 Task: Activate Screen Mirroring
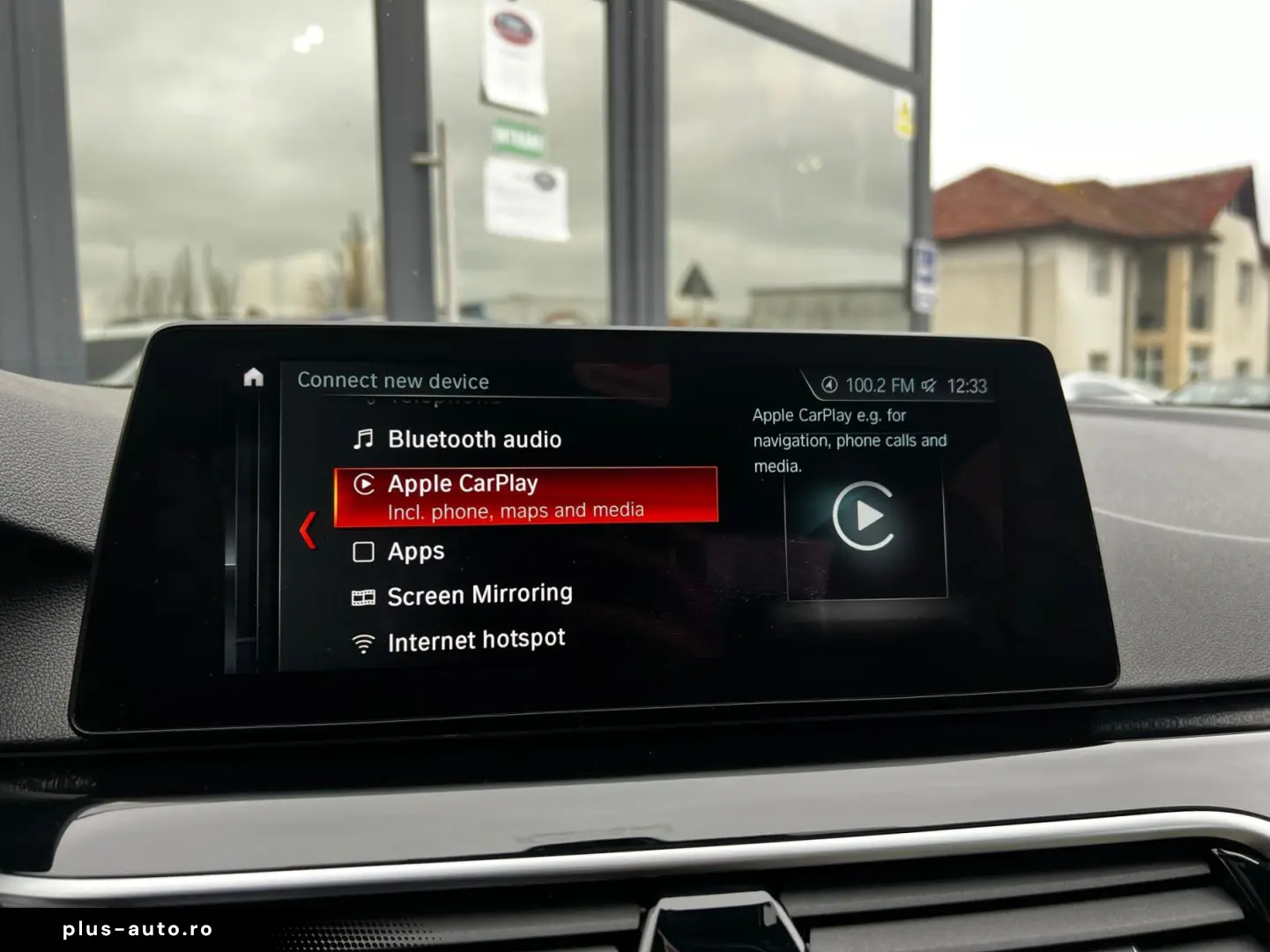pyautogui.click(x=479, y=593)
